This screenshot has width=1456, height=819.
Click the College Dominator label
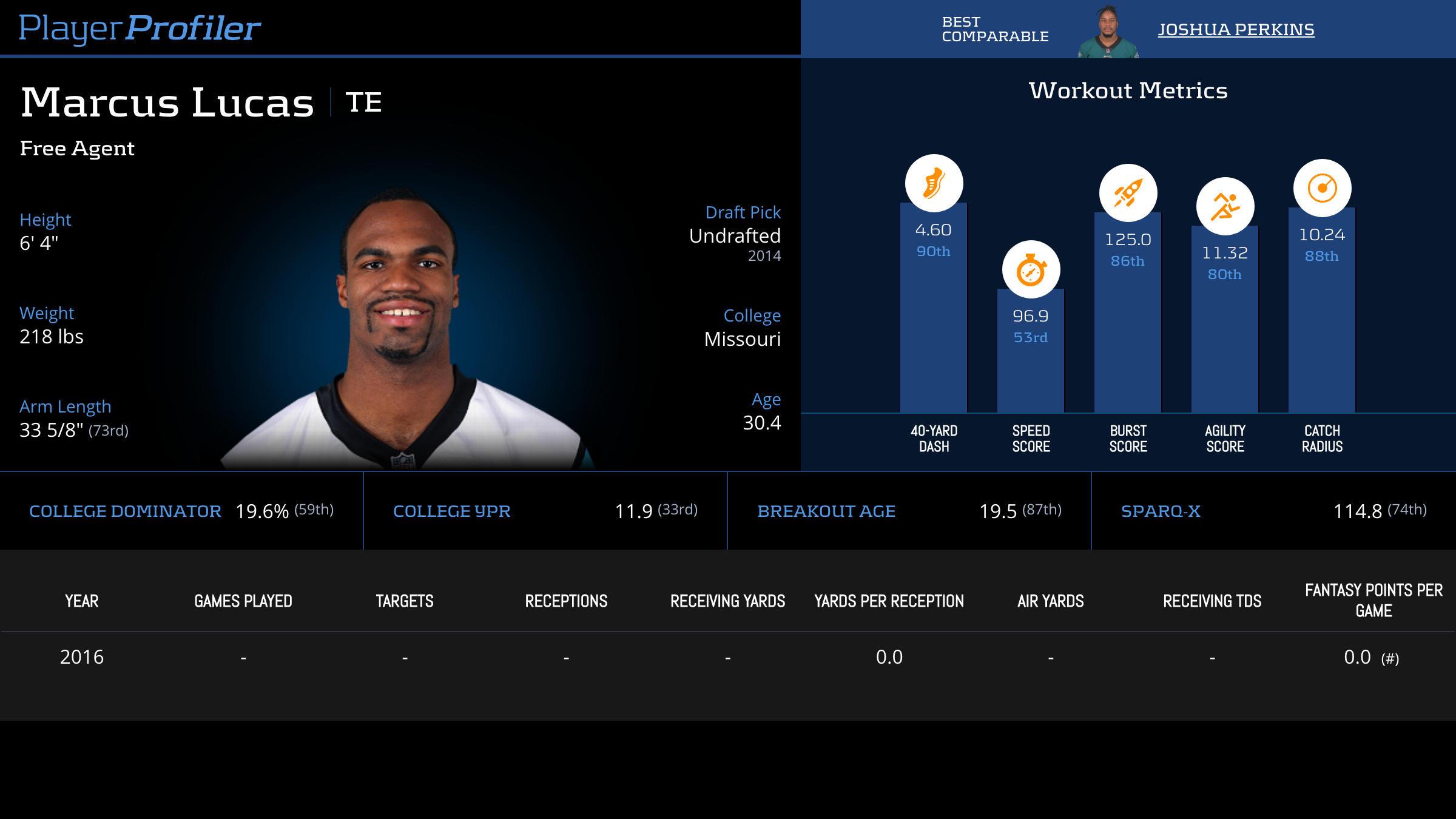(x=125, y=511)
